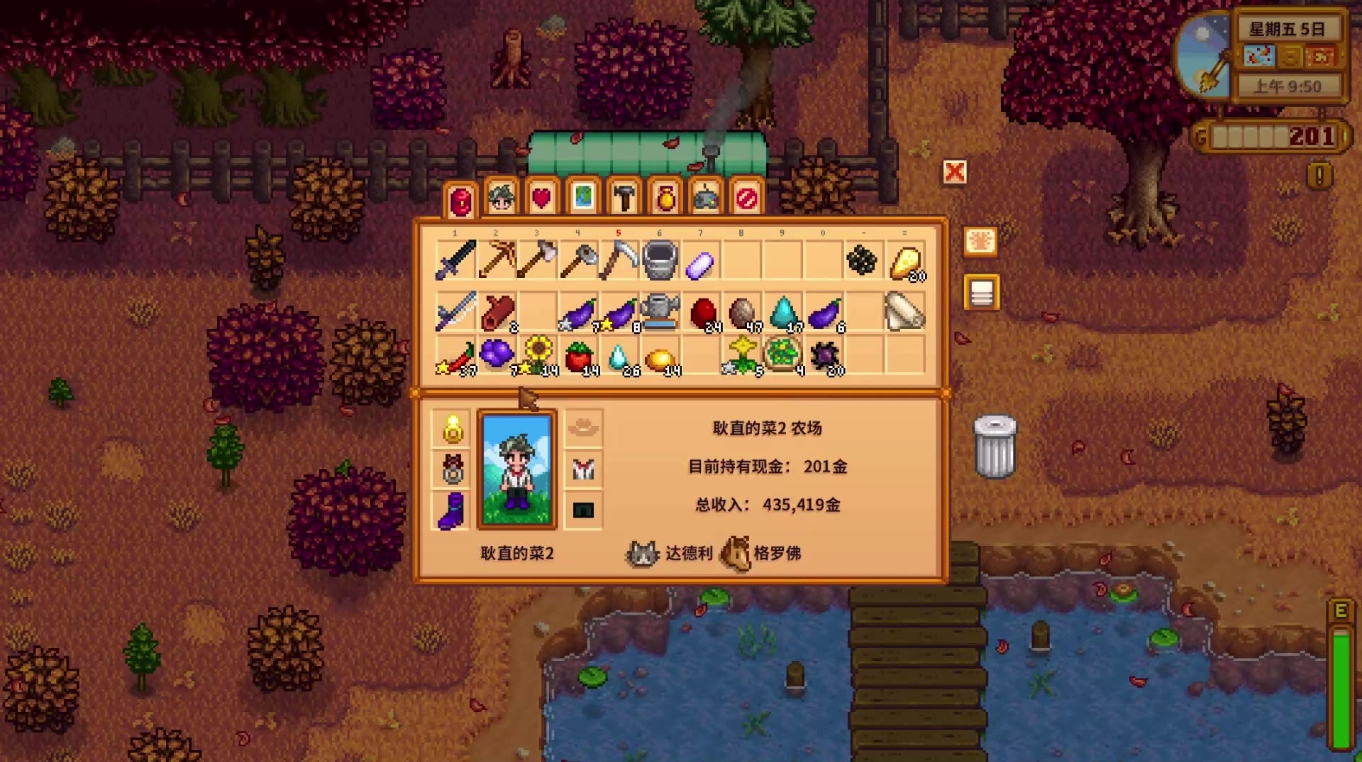1362x762 pixels.
Task: Click the organize inventory button
Action: (x=981, y=292)
